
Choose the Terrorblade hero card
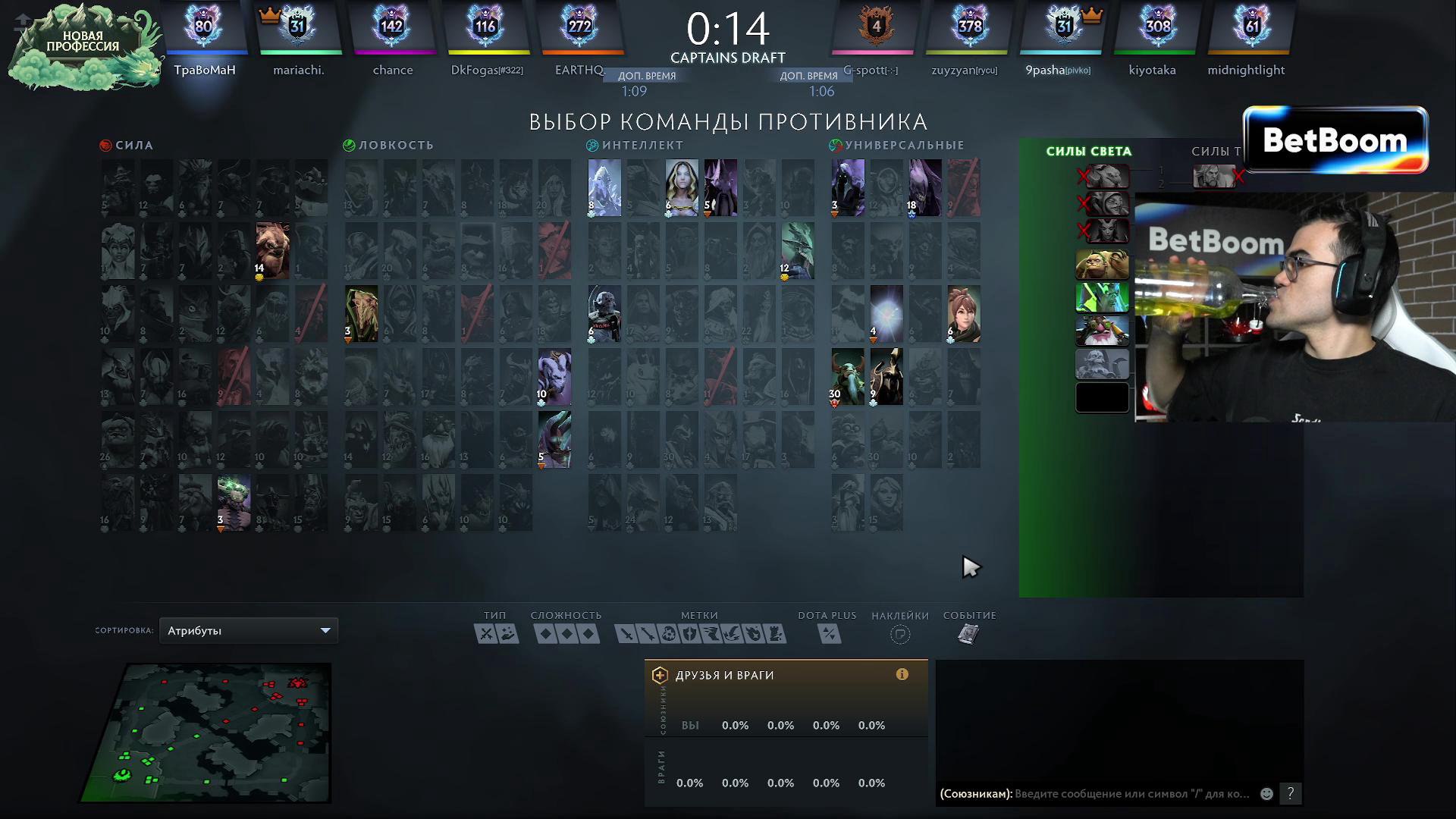click(x=554, y=439)
